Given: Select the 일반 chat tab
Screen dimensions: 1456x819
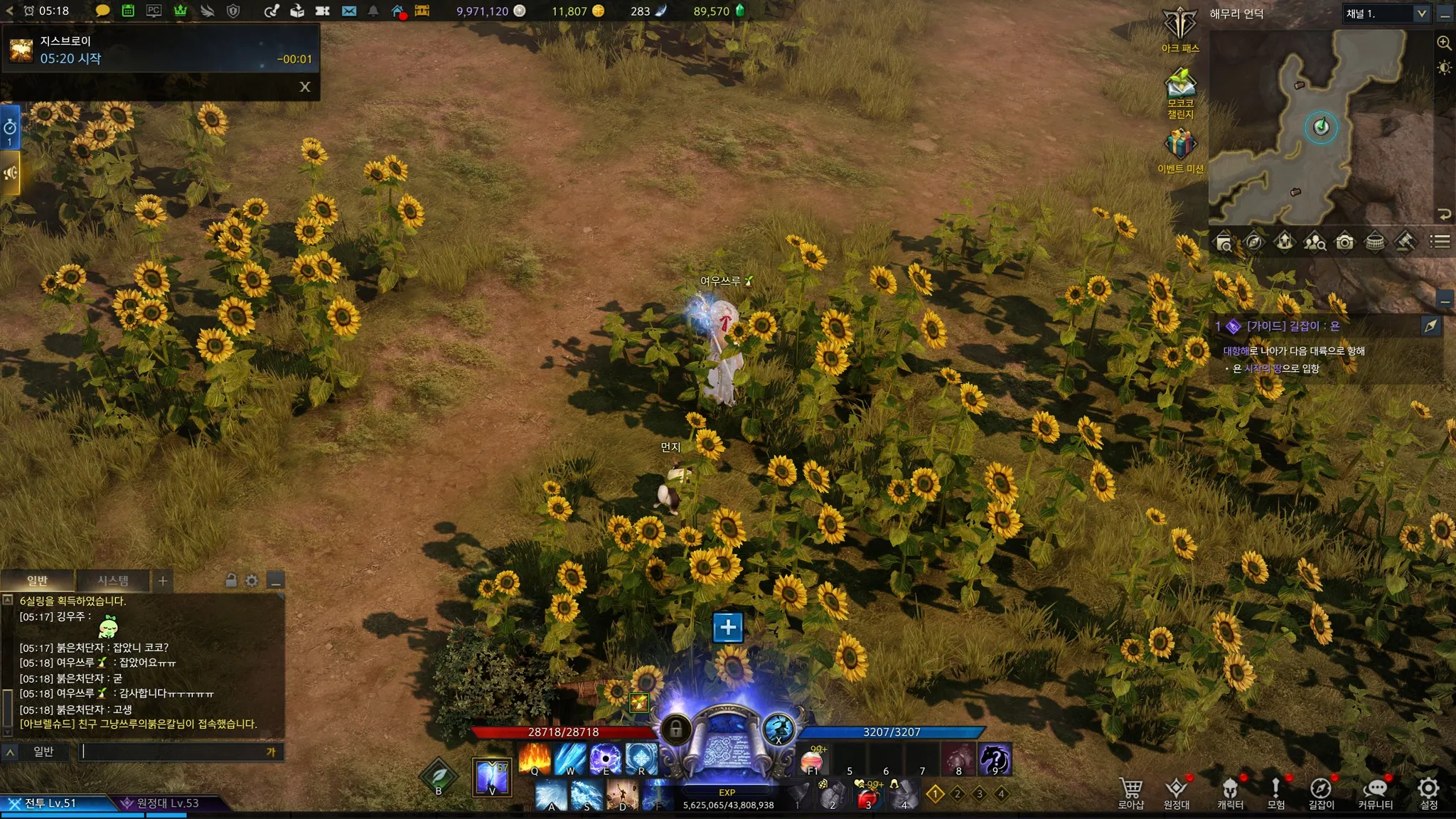Looking at the screenshot, I should tap(37, 581).
